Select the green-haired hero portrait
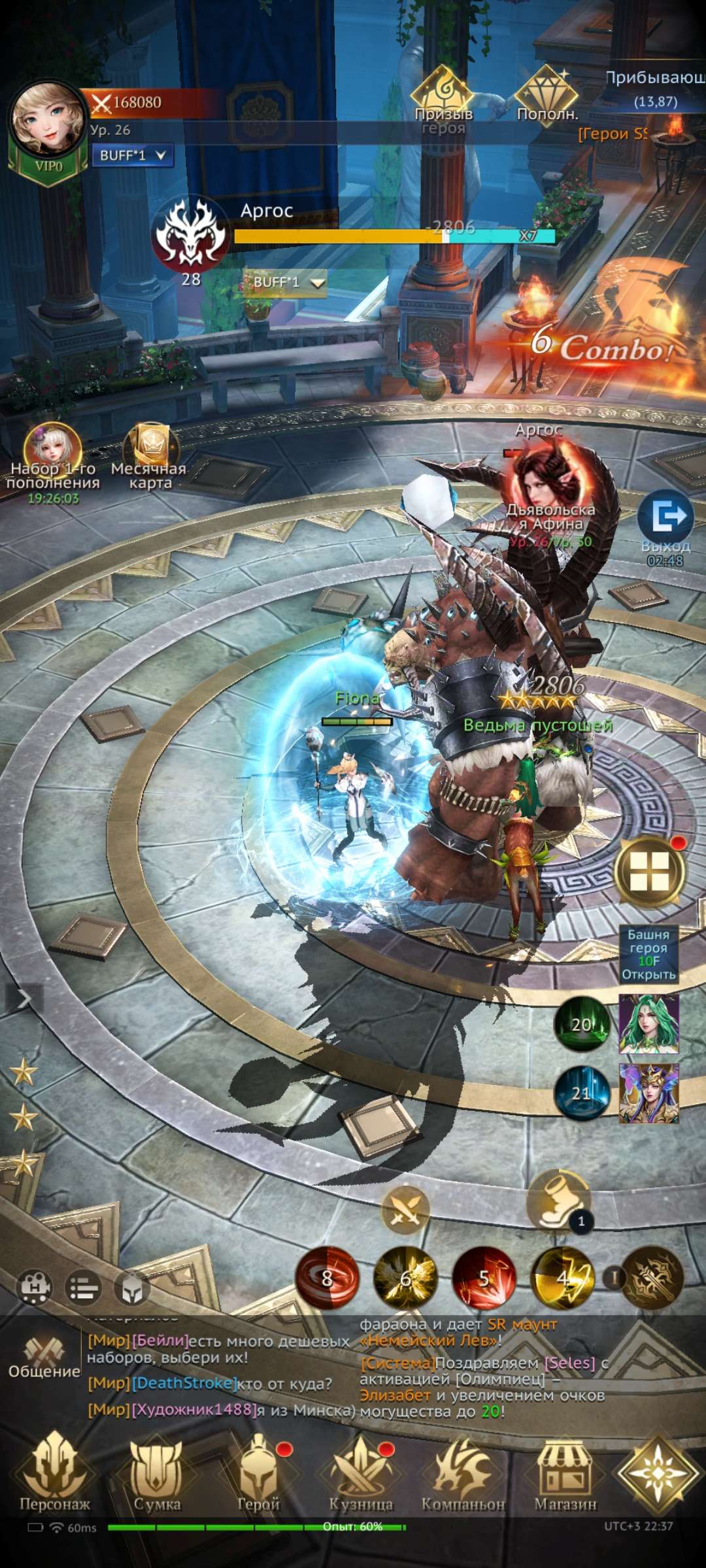This screenshot has width=706, height=1568. 648,1024
